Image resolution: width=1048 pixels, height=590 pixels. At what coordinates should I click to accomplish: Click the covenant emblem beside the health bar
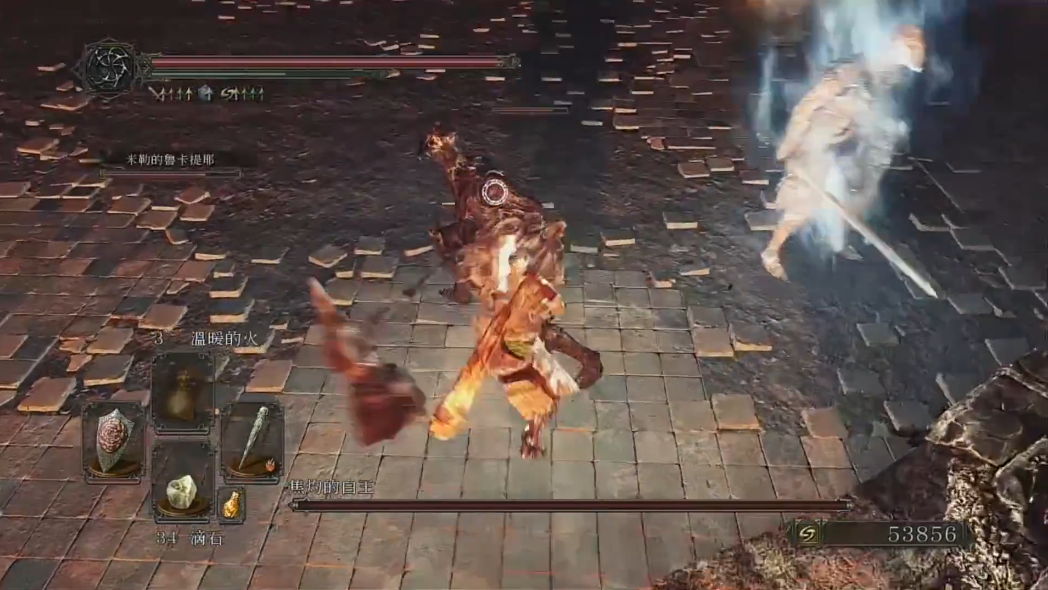pos(109,67)
